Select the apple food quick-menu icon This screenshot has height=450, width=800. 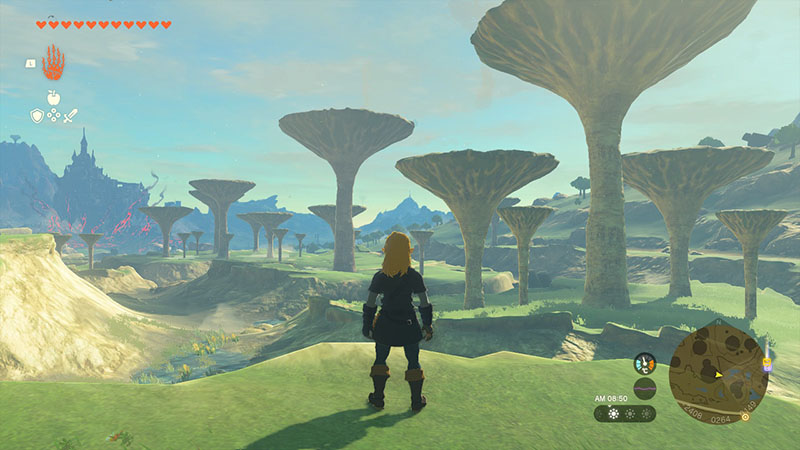[x=53, y=100]
